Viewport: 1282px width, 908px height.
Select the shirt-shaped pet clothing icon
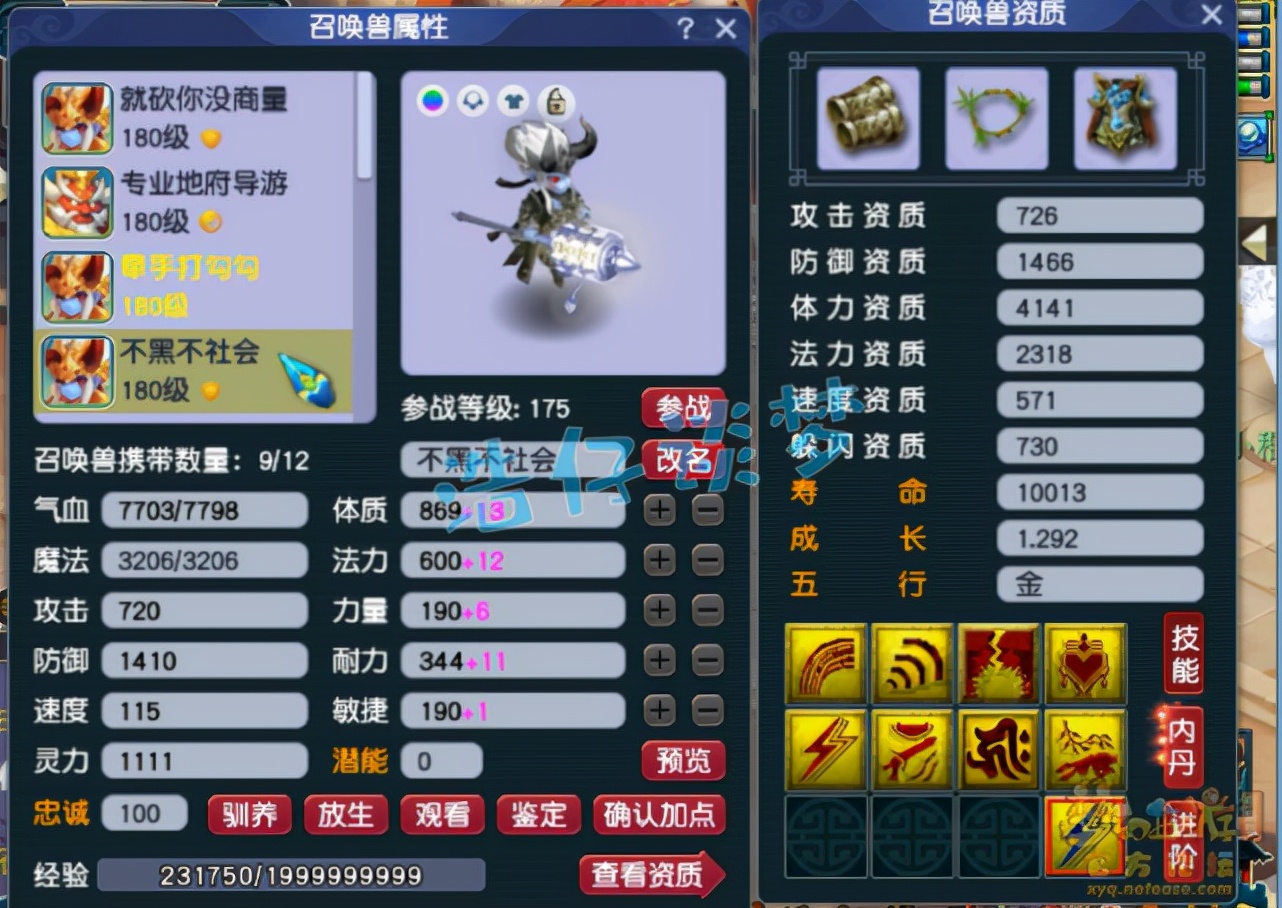coord(513,101)
